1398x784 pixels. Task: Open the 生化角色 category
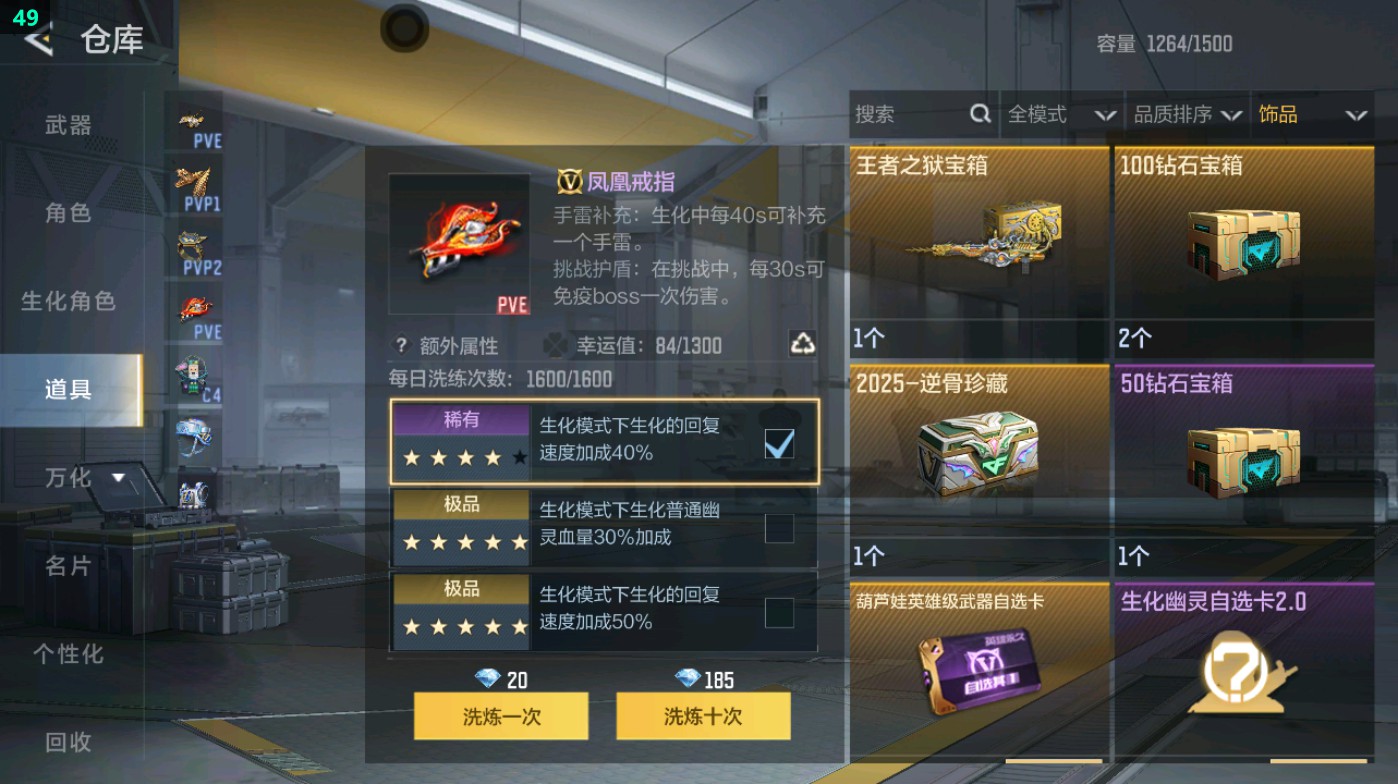63,301
